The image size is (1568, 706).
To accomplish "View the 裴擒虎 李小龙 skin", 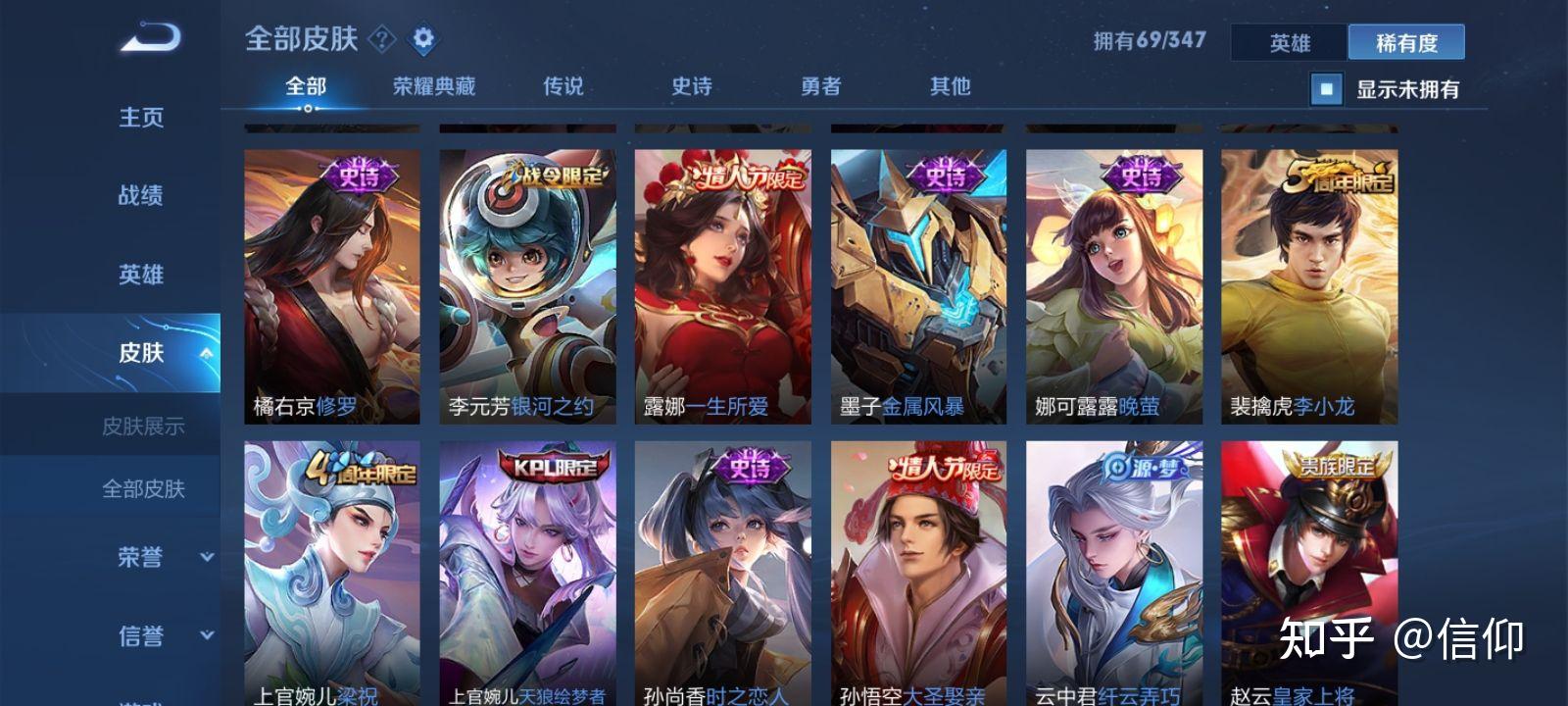I will pos(1310,284).
